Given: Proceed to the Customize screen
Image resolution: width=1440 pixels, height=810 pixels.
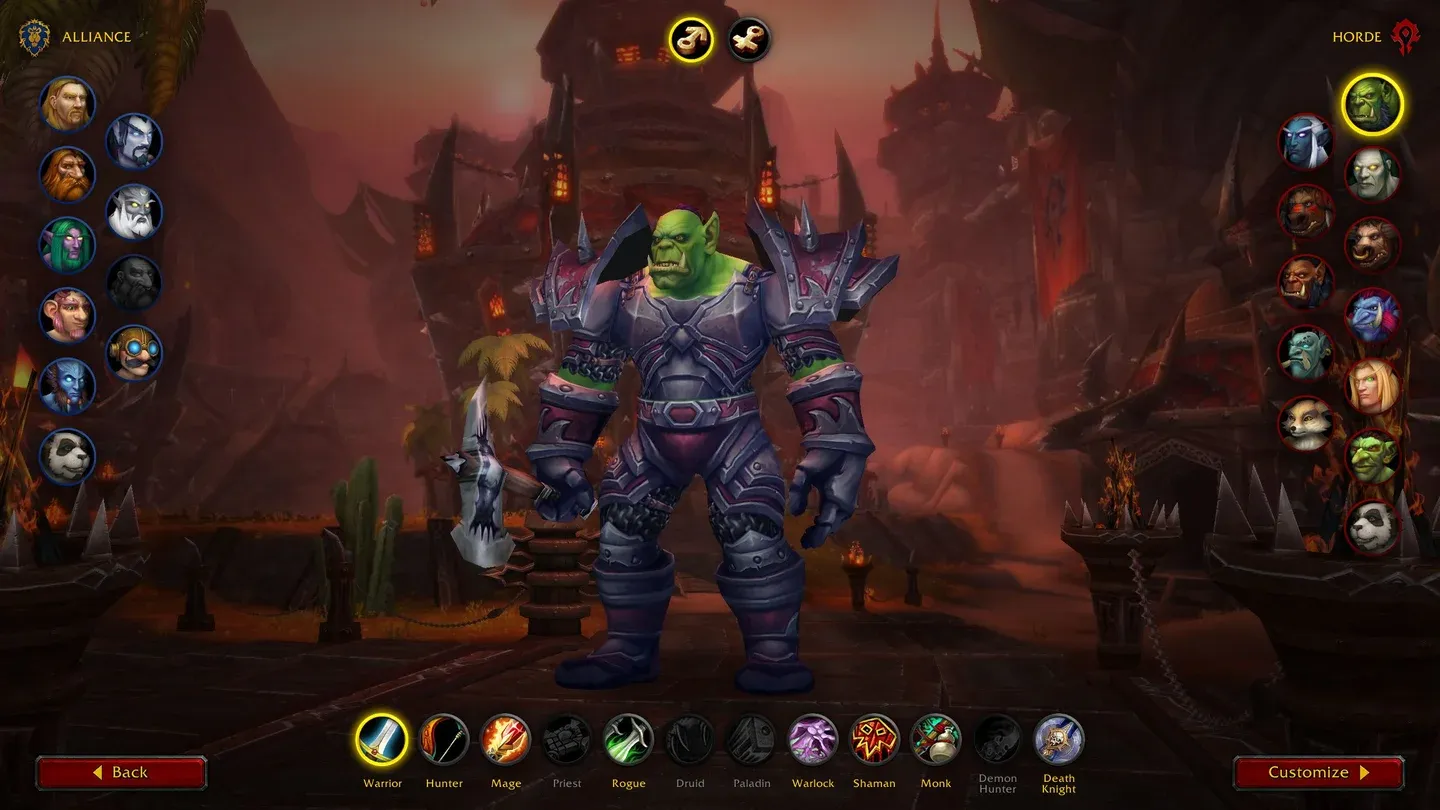Looking at the screenshot, I should pos(1318,772).
